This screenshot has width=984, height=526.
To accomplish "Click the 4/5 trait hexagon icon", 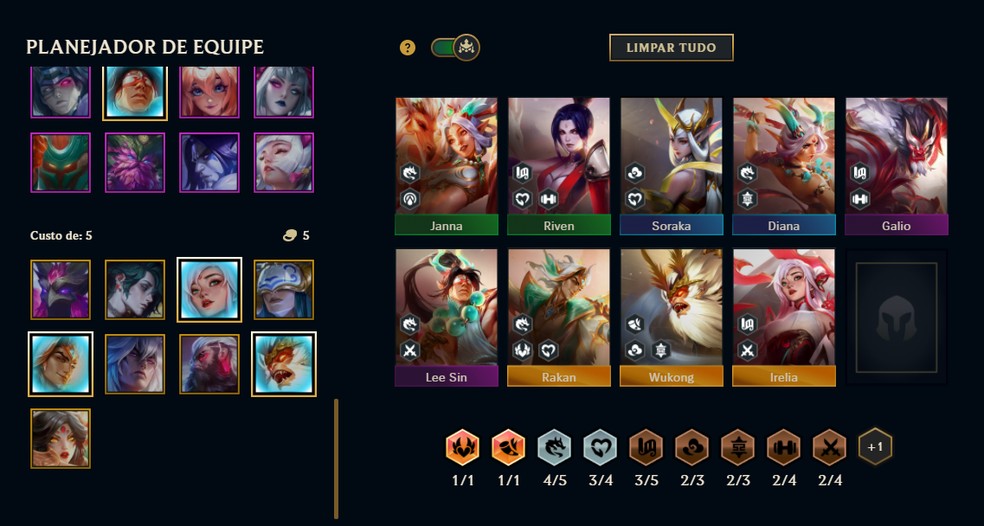I will pos(553,448).
